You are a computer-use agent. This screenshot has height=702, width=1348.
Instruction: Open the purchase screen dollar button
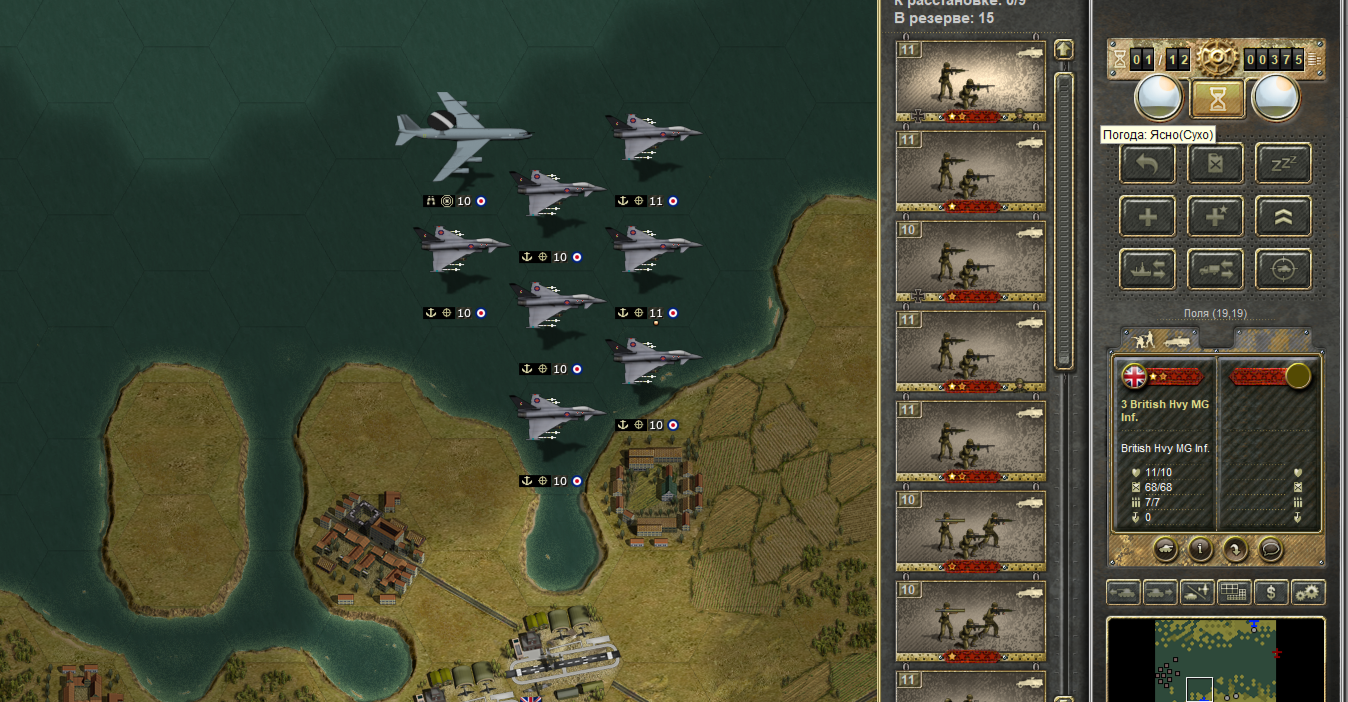1270,592
